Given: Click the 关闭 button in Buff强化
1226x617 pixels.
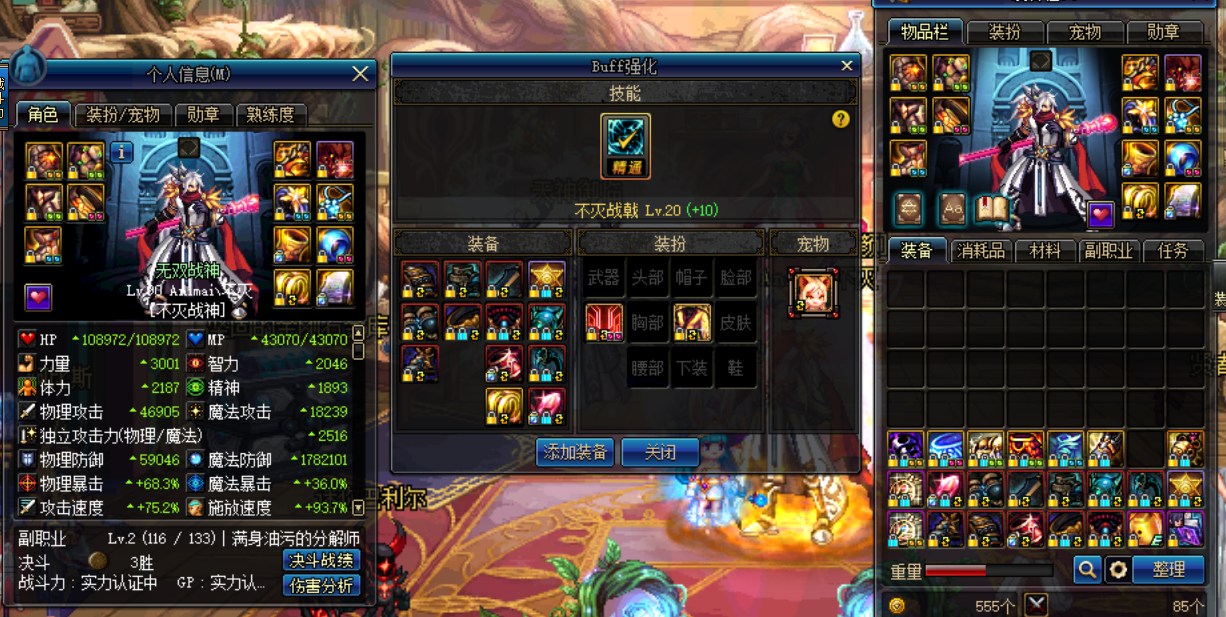Looking at the screenshot, I should pyautogui.click(x=660, y=452).
